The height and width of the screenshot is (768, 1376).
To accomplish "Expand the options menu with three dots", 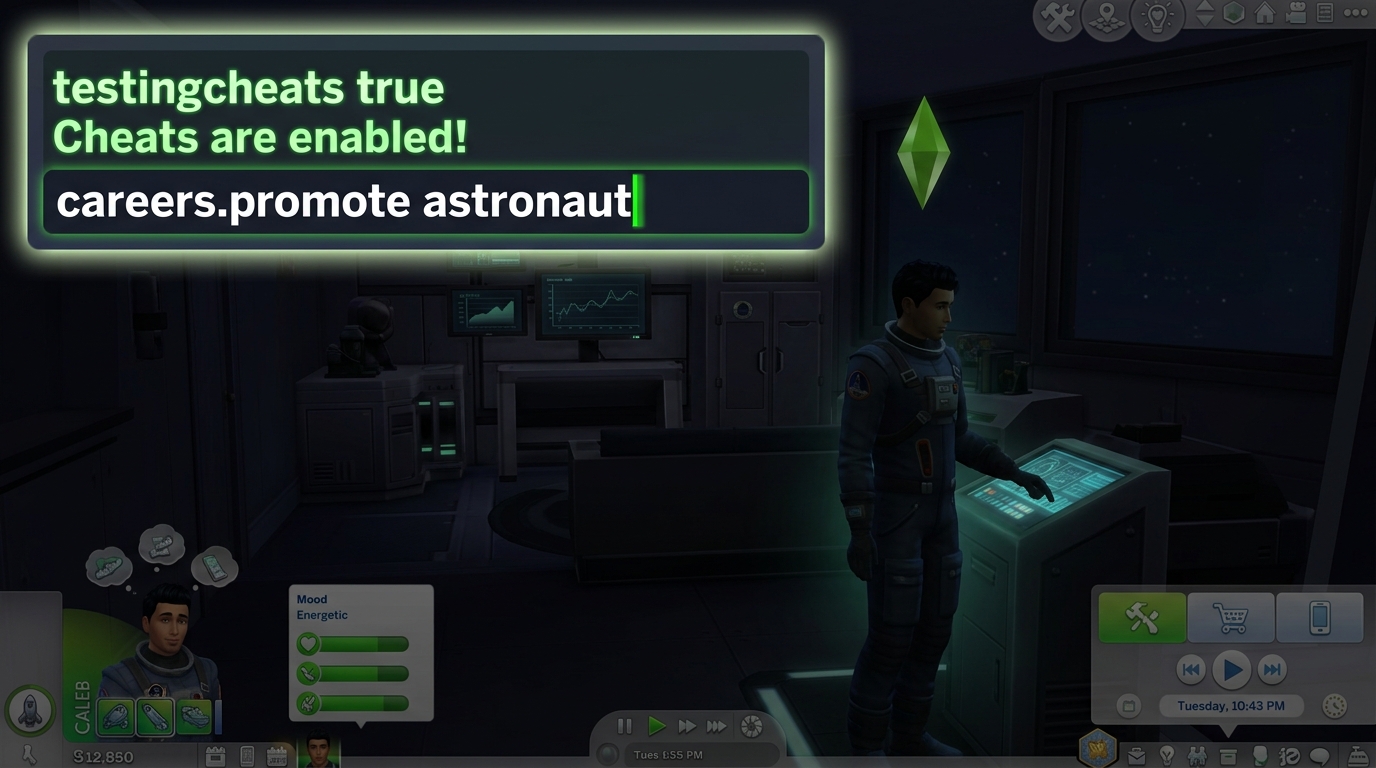I will point(1356,13).
